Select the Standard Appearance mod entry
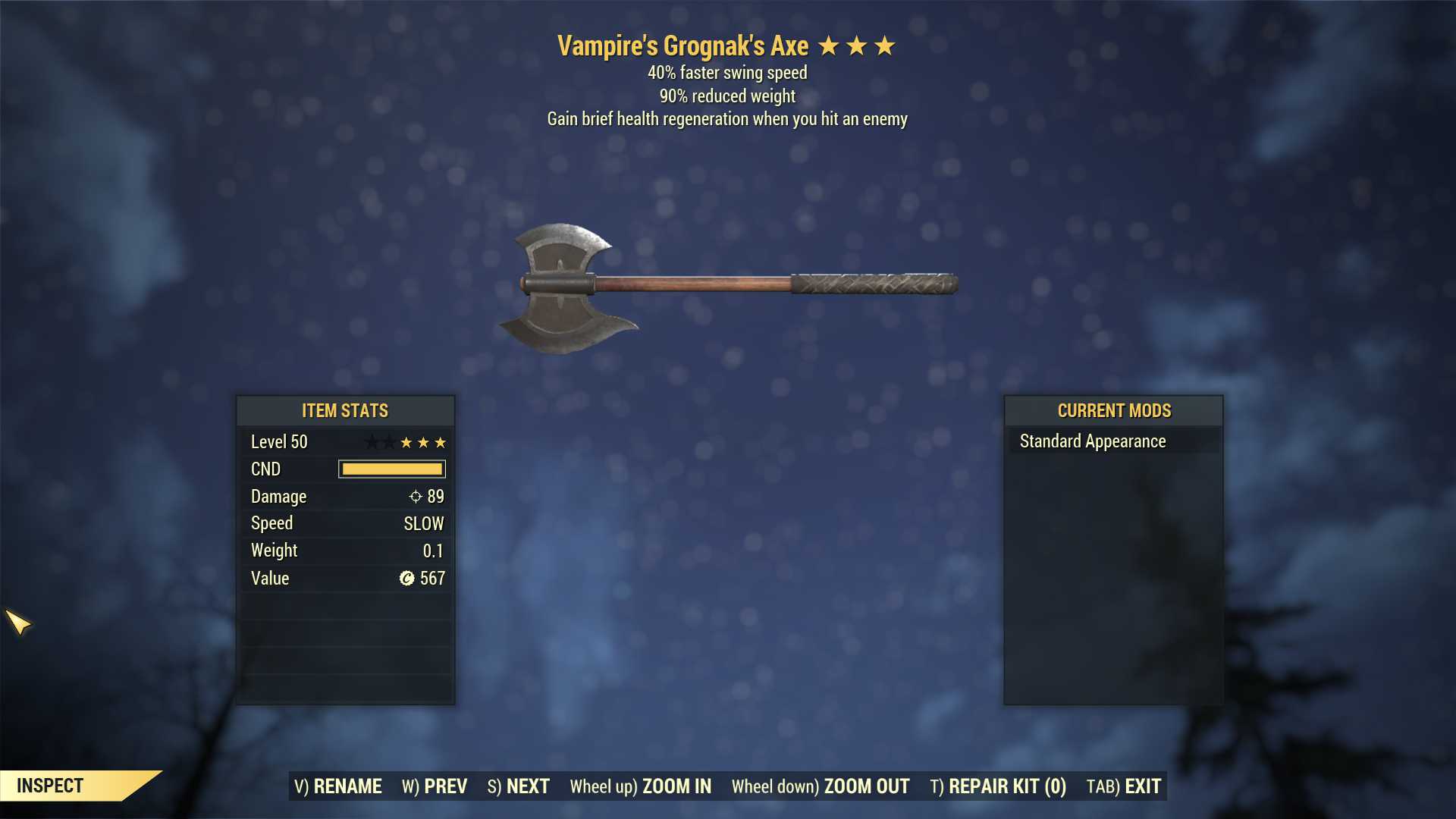 [x=1093, y=441]
